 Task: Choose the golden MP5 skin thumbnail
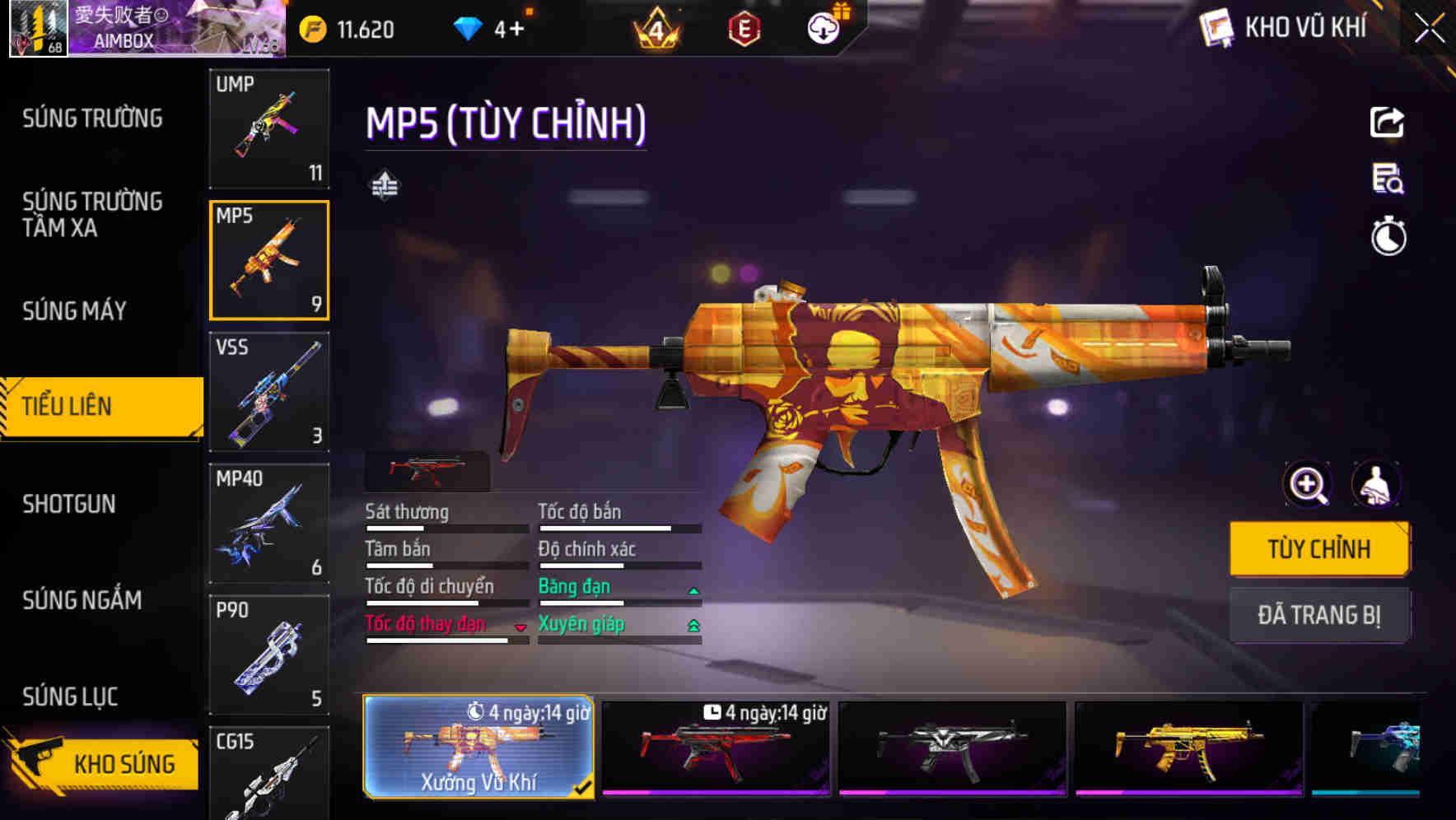(x=1188, y=748)
